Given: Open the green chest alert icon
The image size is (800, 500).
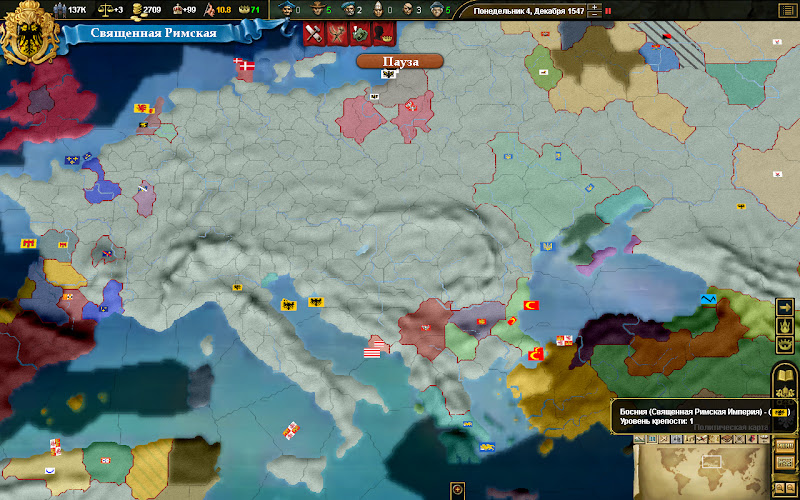Looking at the screenshot, I should [x=361, y=33].
